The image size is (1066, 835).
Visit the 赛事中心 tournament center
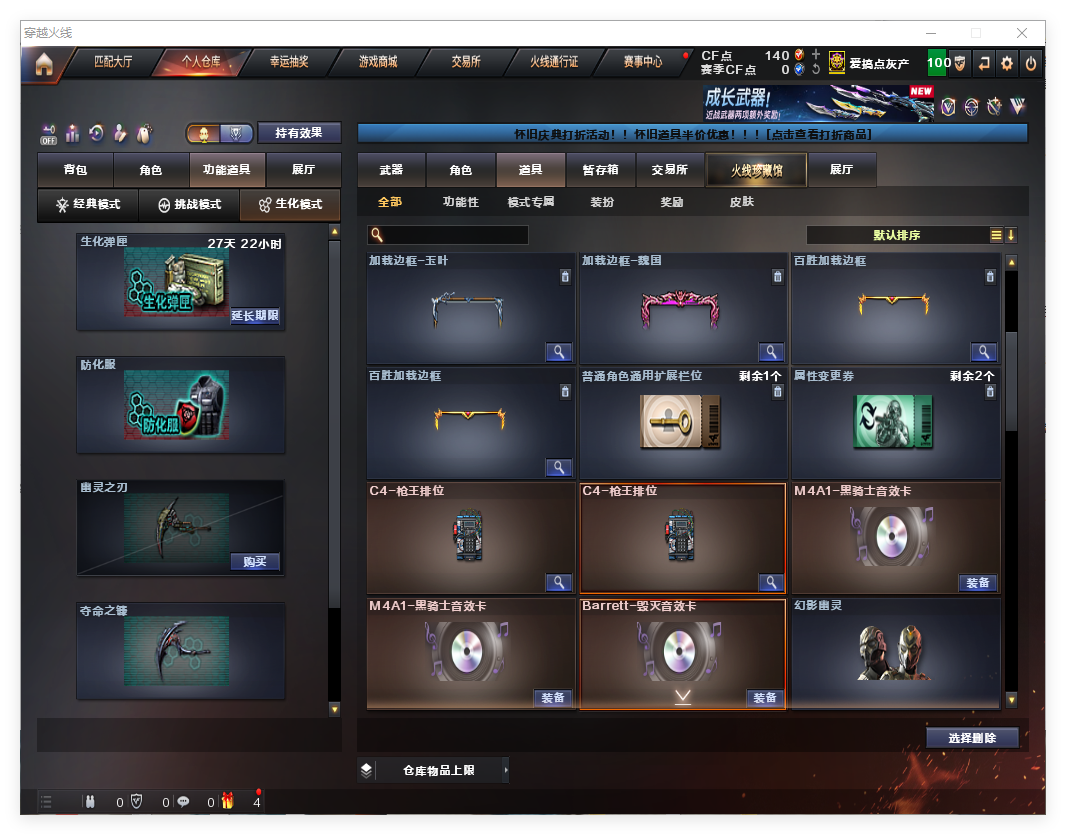pos(642,62)
